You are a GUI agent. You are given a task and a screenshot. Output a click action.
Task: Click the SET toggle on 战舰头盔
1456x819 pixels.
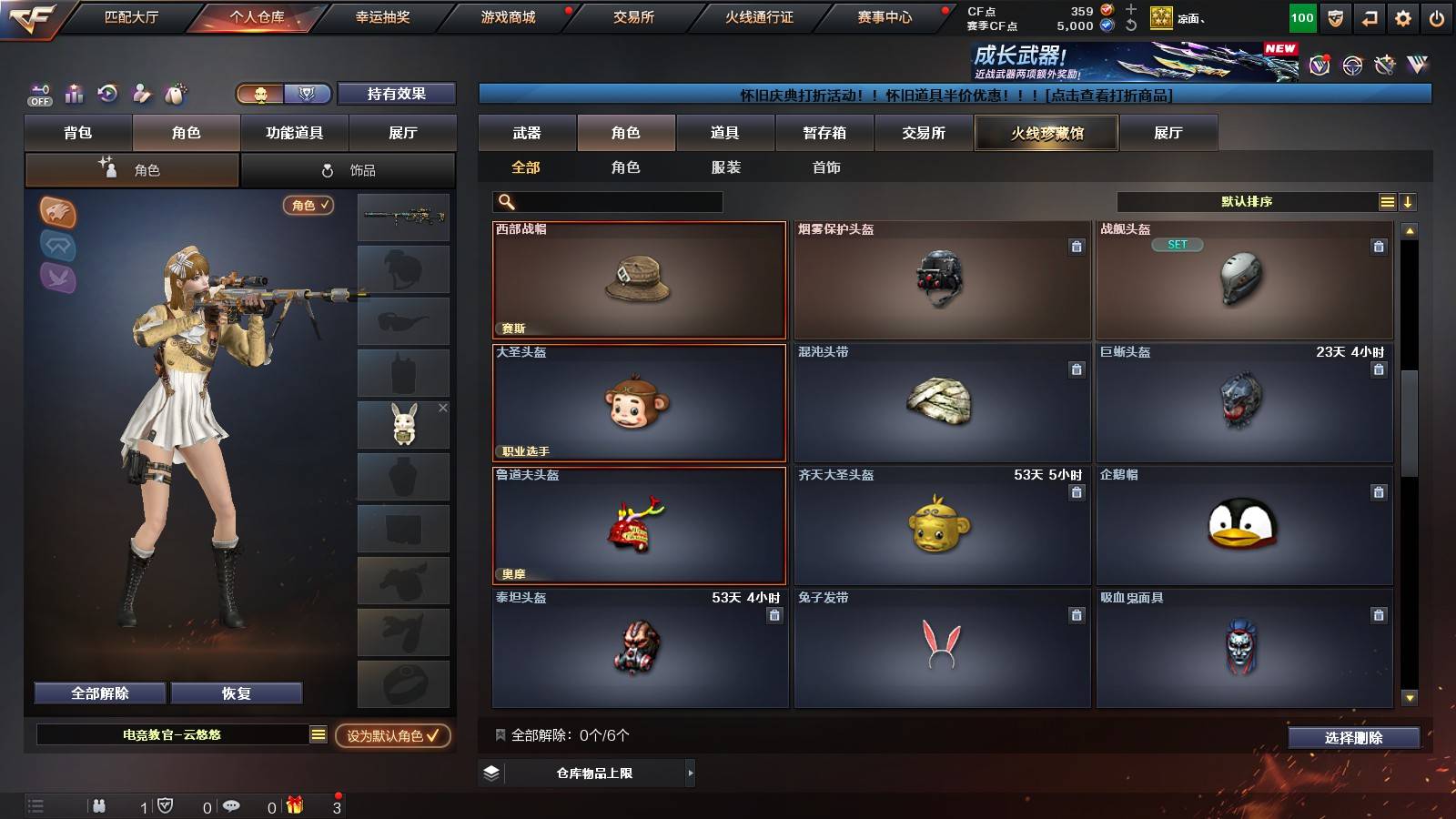1179,244
